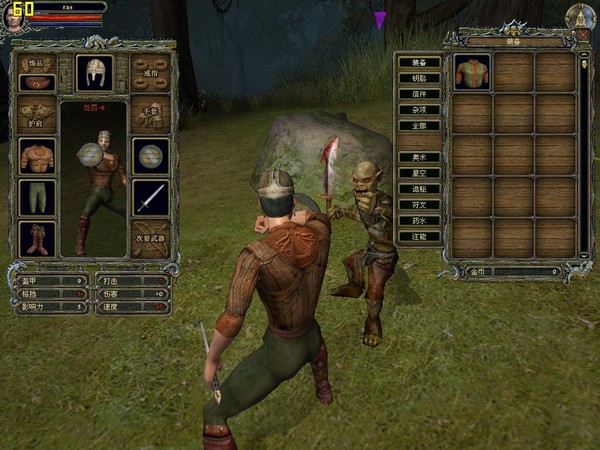The width and height of the screenshot is (600, 450).
Task: Select the 护肩 shoulder slot
Action: coord(37,115)
